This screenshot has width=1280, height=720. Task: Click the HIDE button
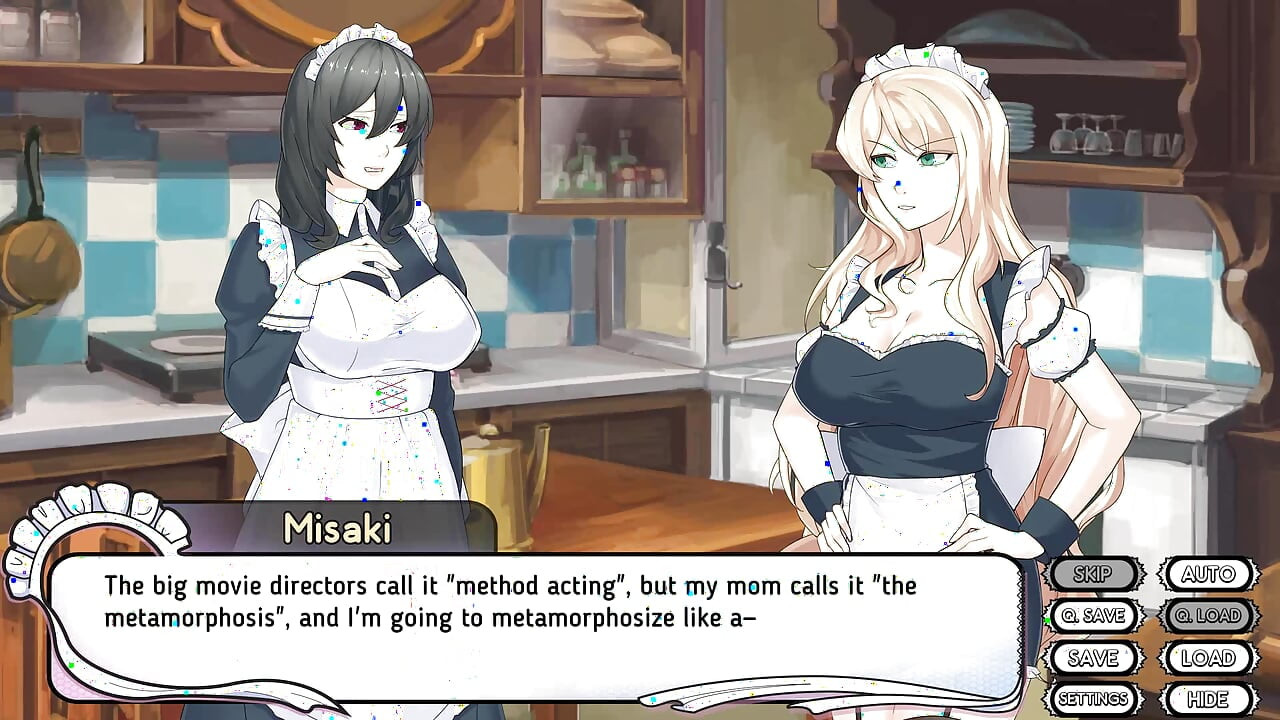click(x=1209, y=697)
